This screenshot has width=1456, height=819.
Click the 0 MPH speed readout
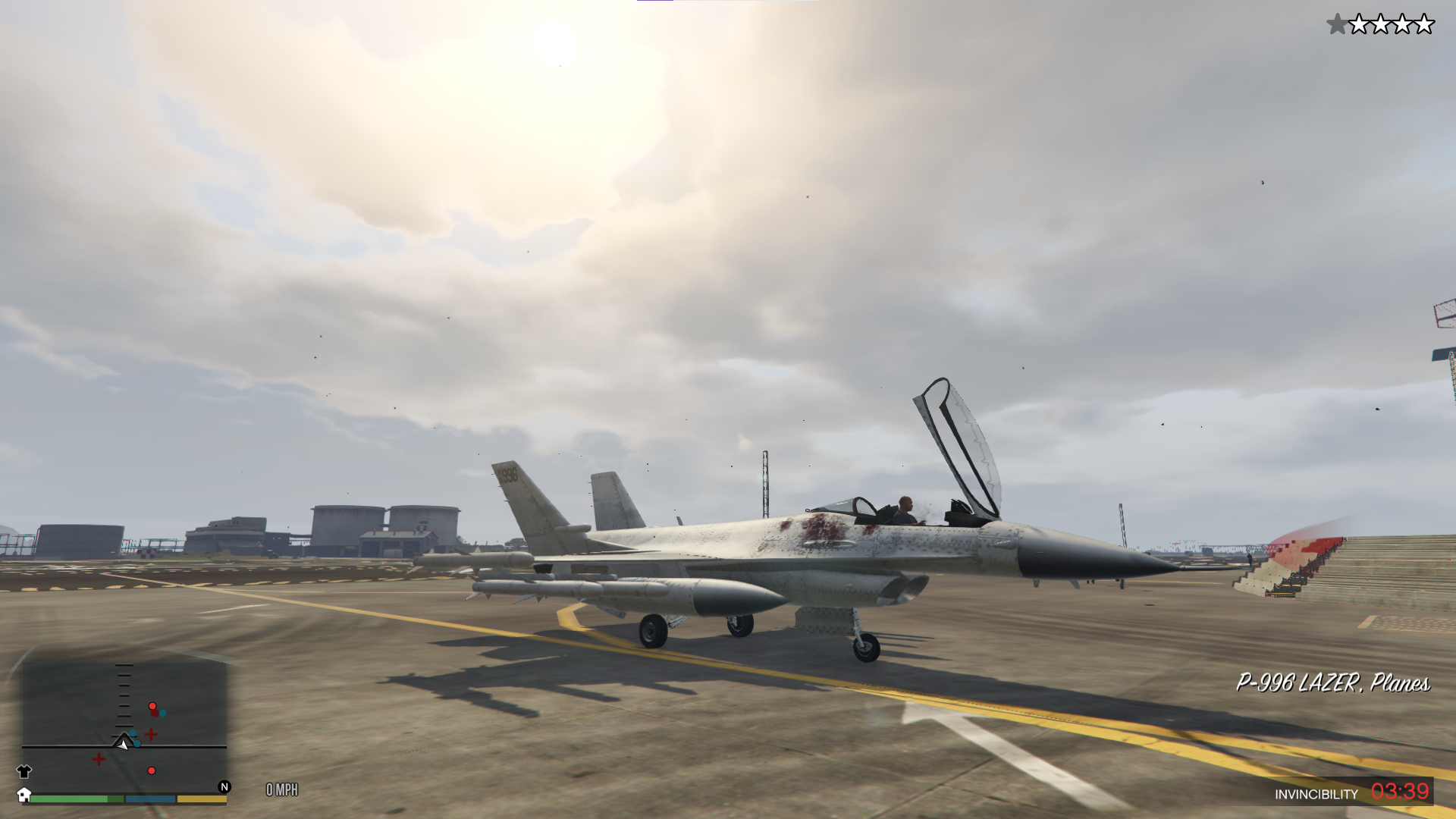[281, 790]
